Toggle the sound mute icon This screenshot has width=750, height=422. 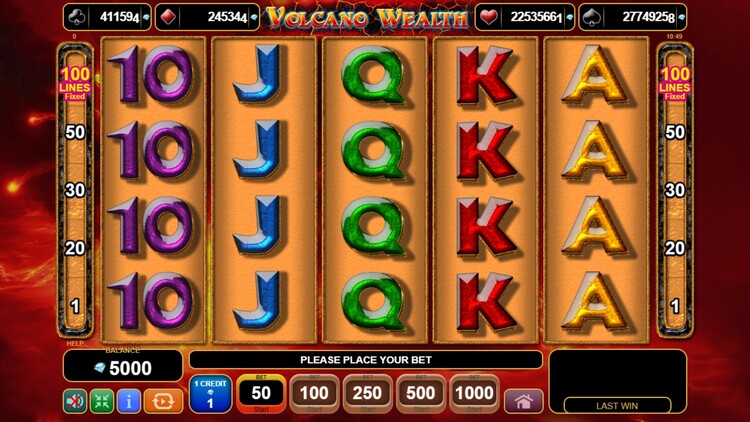tap(75, 402)
